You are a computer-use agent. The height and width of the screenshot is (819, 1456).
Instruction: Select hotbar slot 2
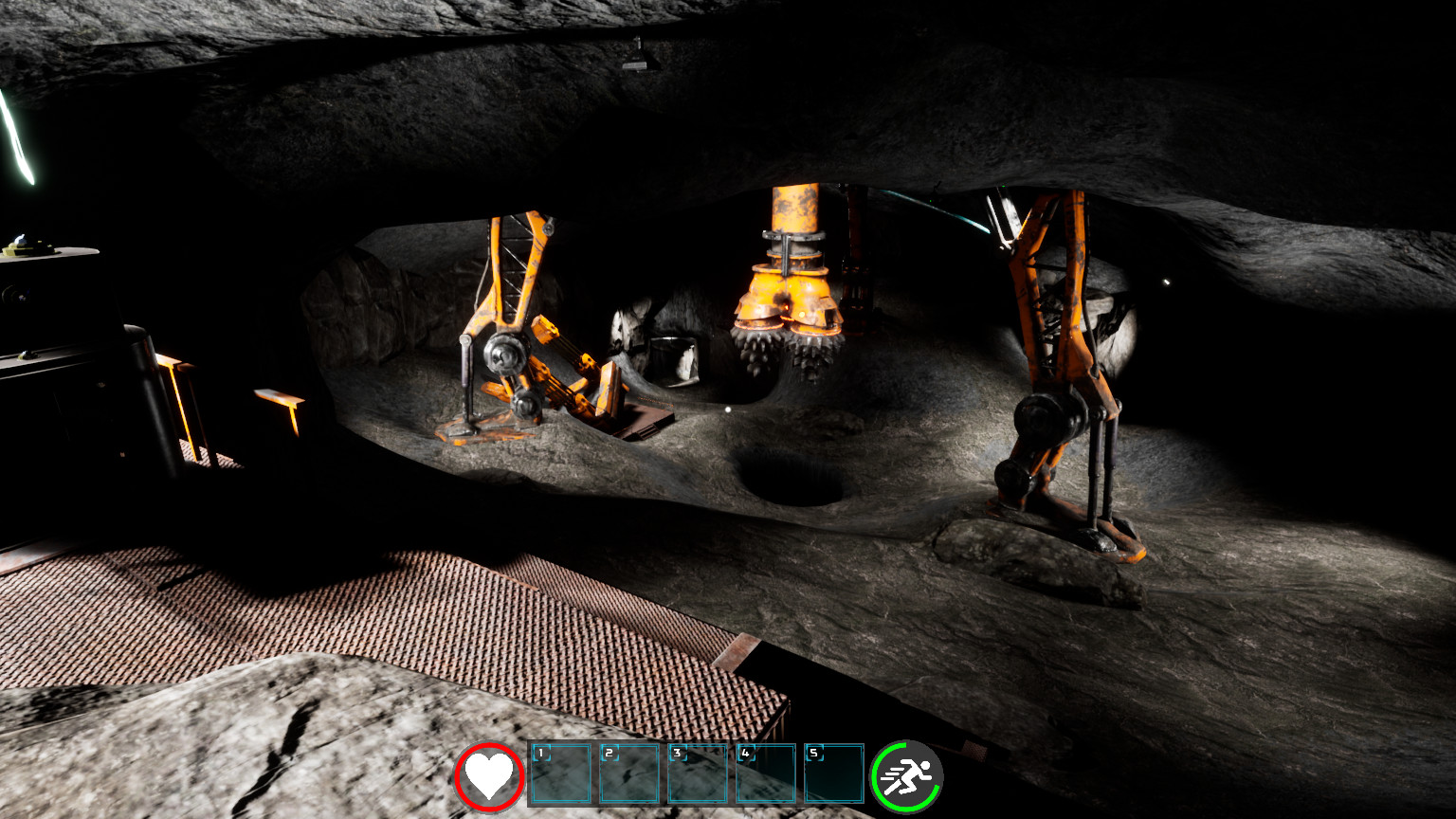pos(630,775)
